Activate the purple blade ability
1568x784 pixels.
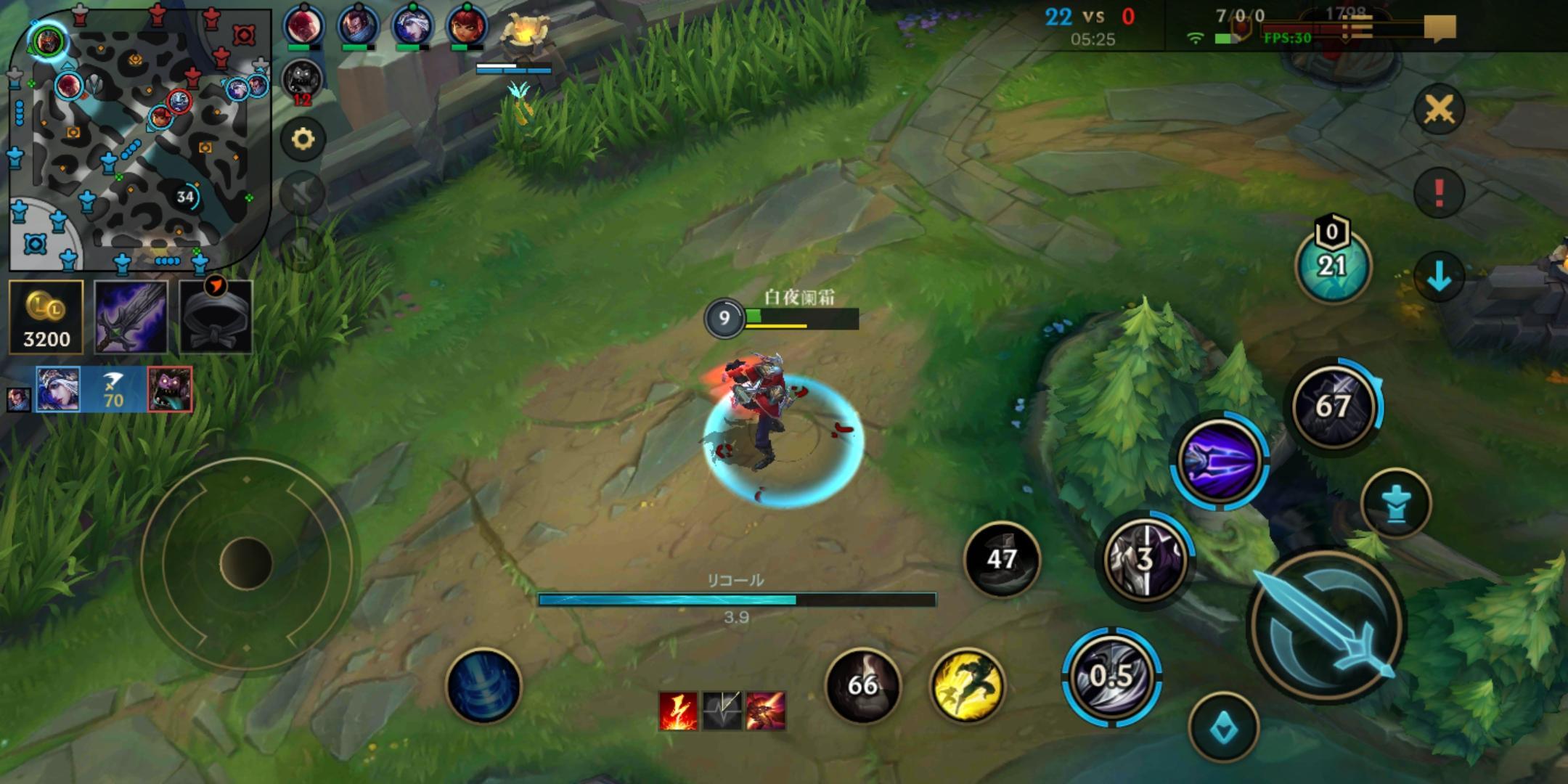click(1220, 459)
